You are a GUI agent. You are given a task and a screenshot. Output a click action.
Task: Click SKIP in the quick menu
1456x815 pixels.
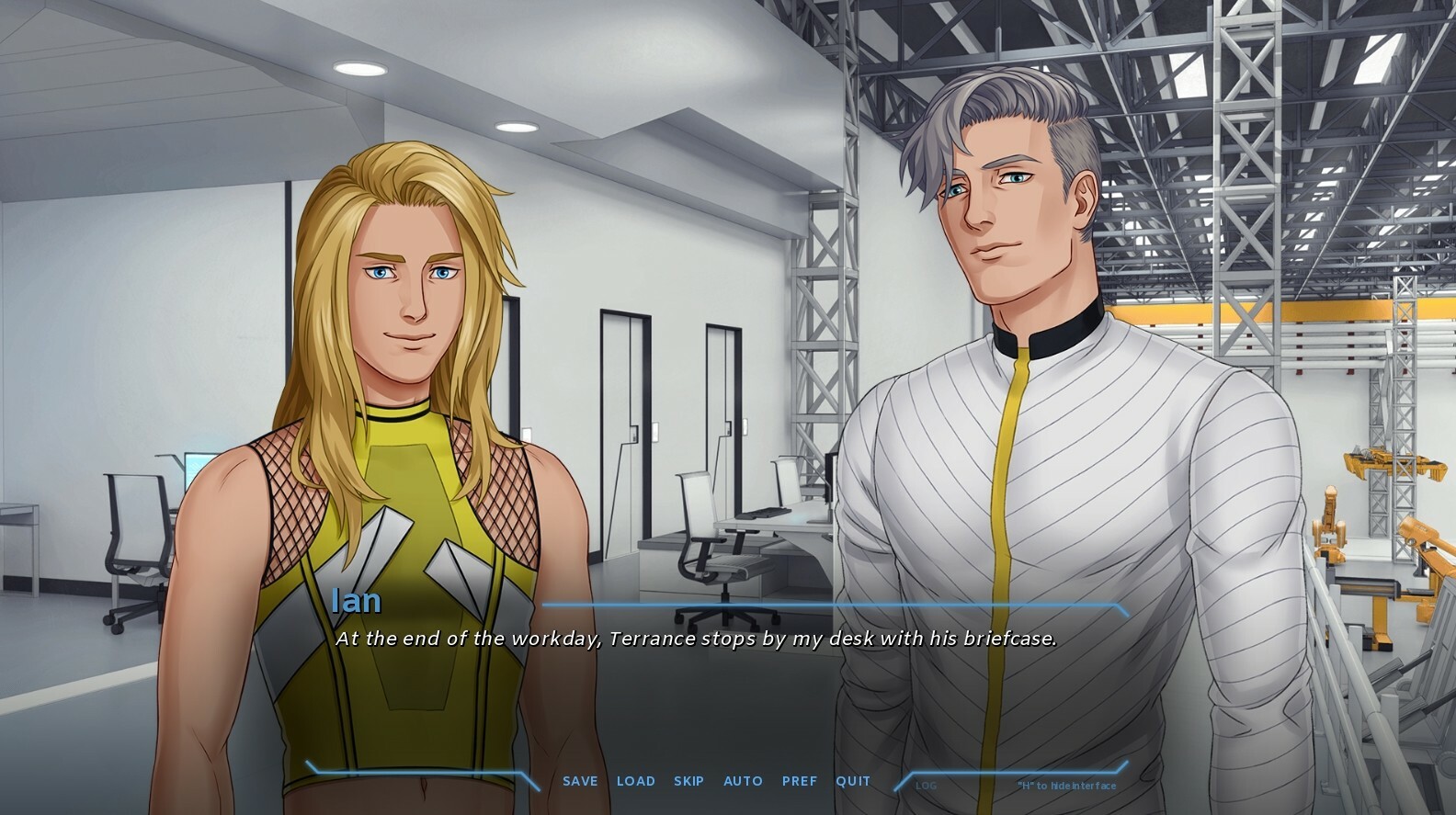pos(689,780)
